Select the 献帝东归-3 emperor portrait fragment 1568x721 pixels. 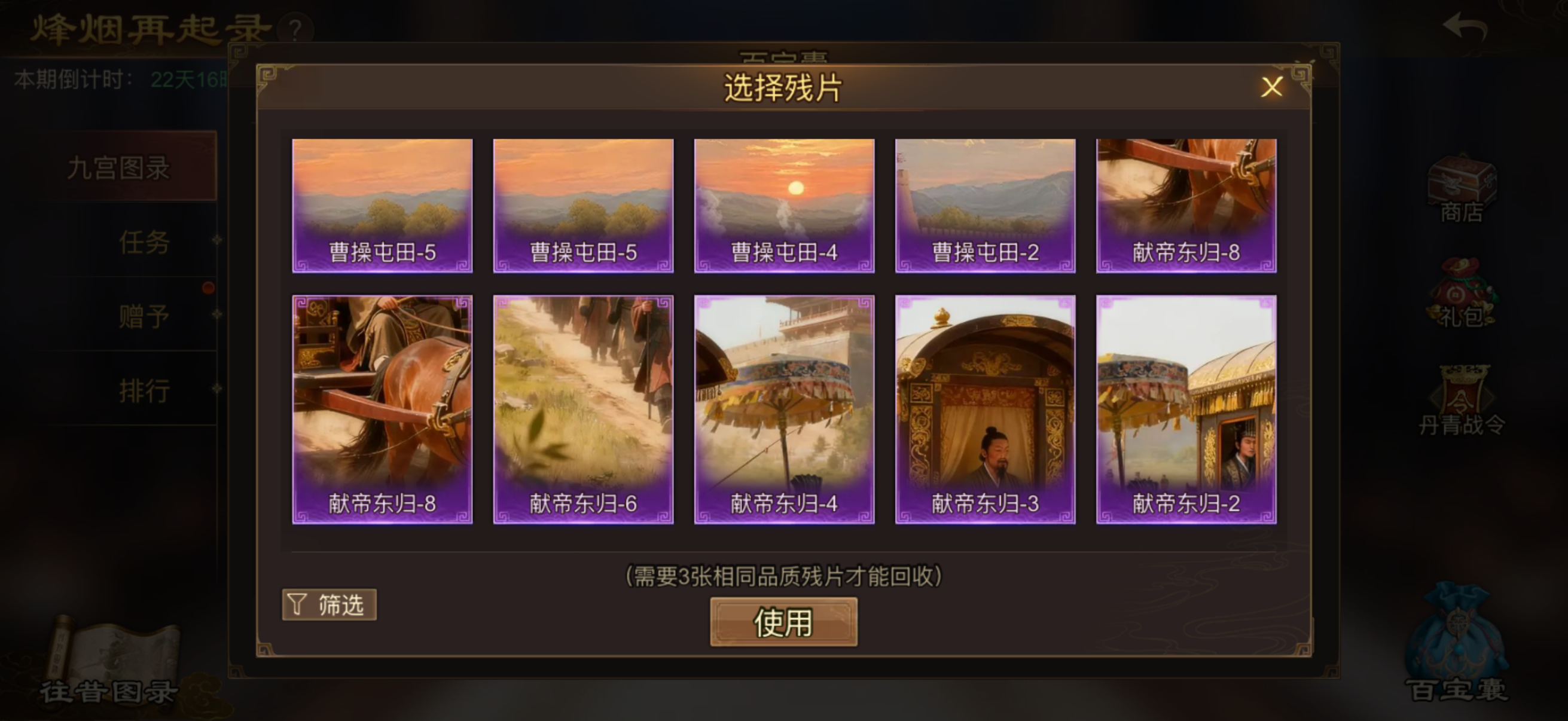[985, 411]
